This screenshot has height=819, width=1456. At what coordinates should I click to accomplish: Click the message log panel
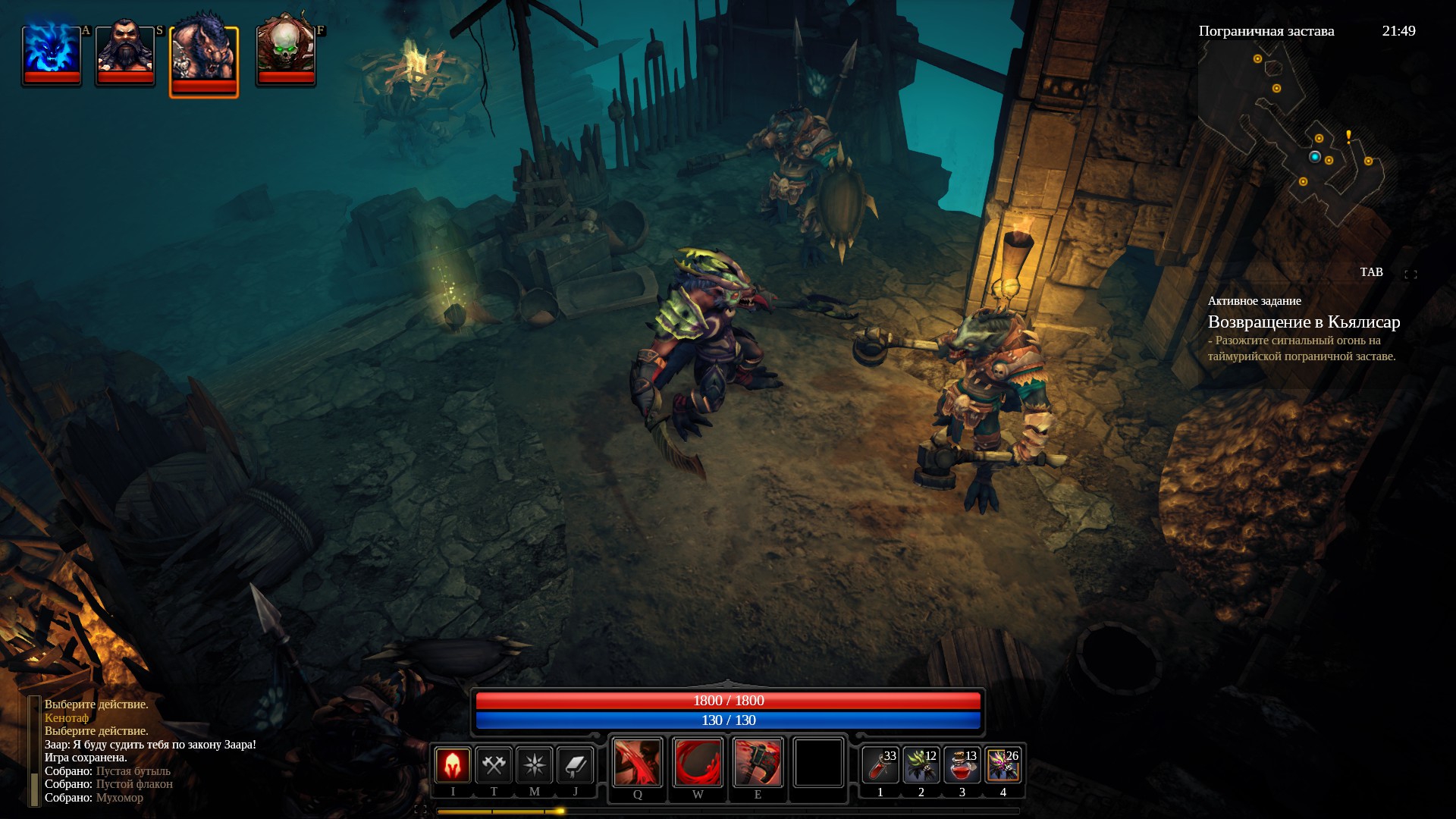tap(152, 751)
